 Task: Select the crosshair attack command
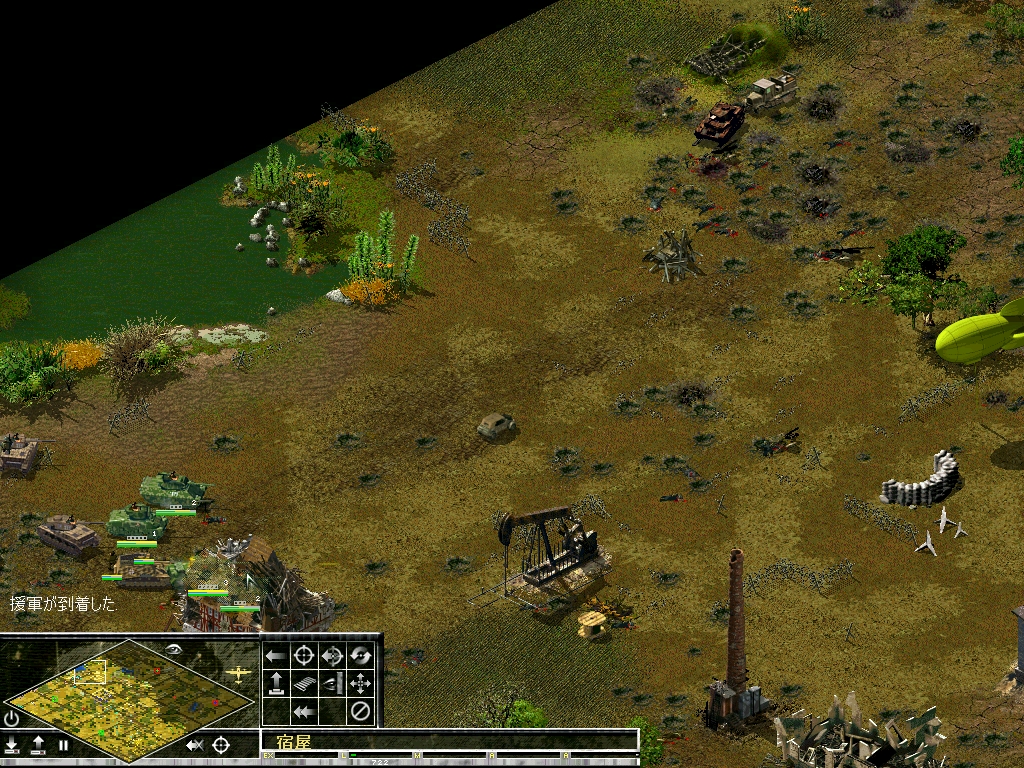point(305,656)
